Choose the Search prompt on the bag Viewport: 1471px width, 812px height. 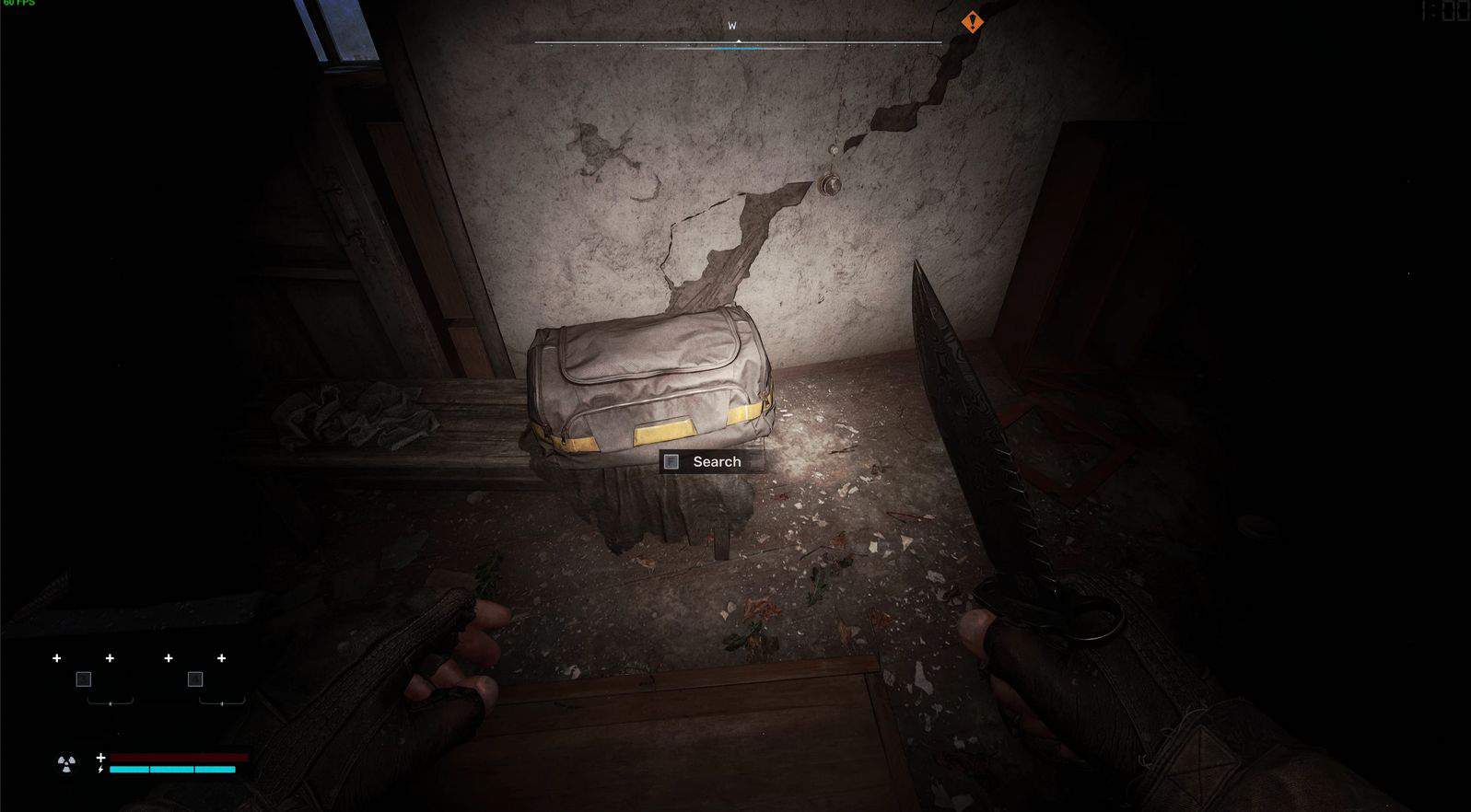coord(711,461)
